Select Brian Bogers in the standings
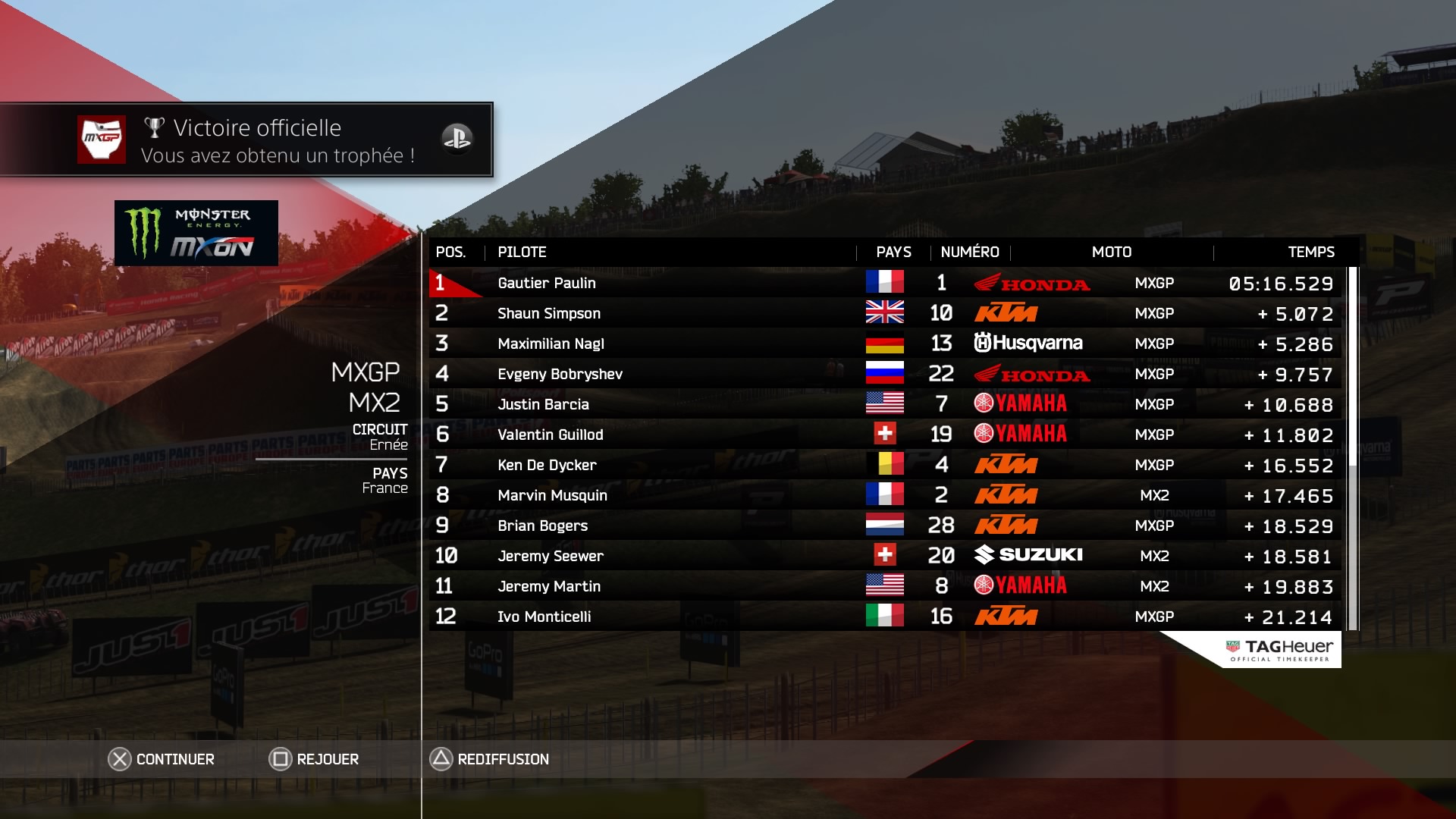This screenshot has width=1456, height=819. click(543, 526)
